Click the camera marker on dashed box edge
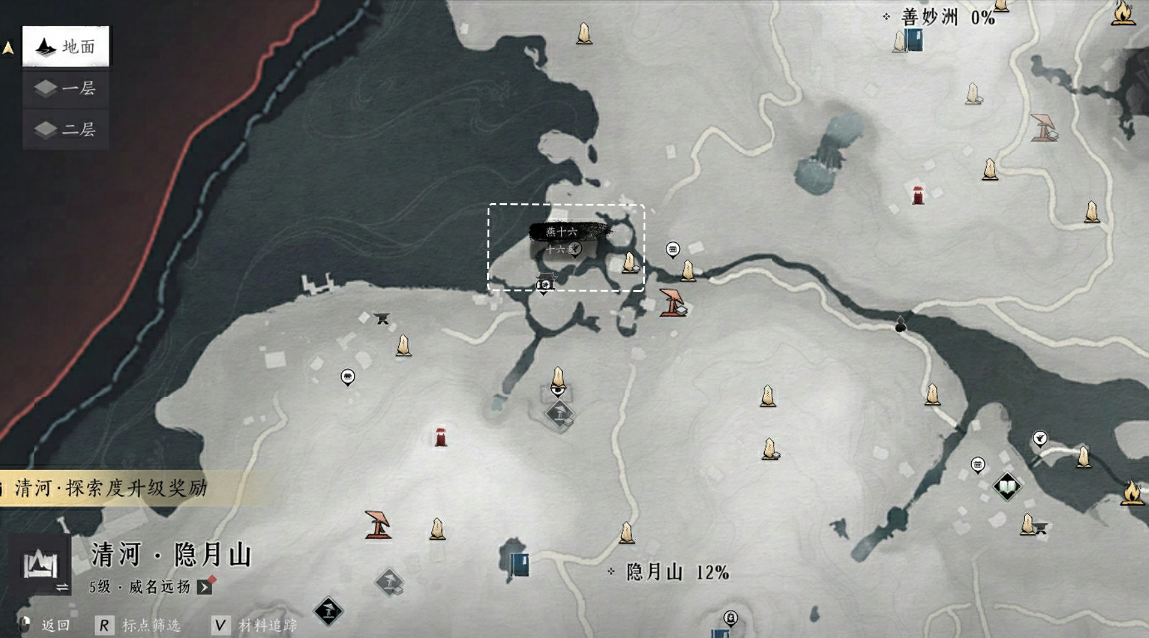The height and width of the screenshot is (638, 1149). point(544,287)
